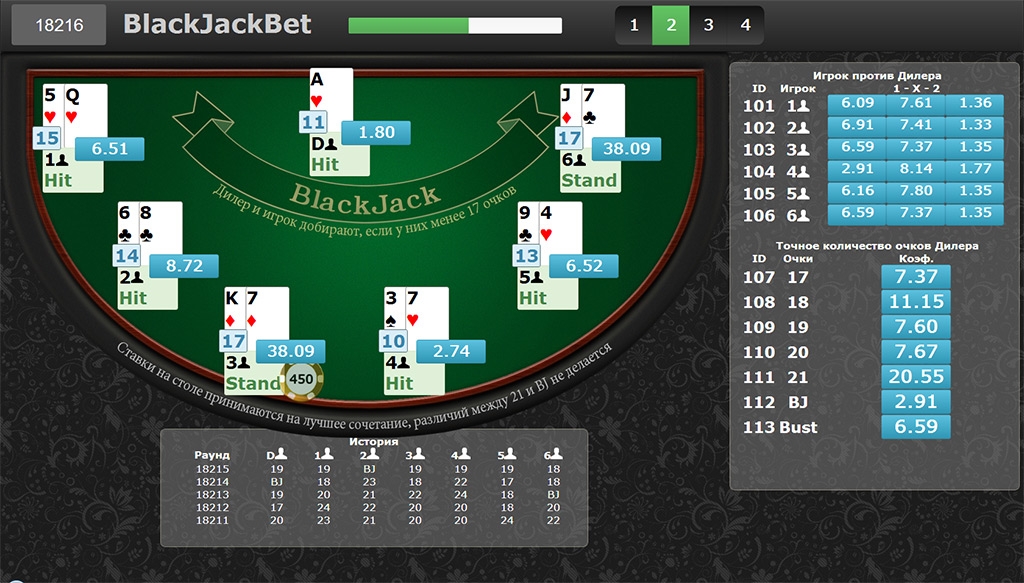Bet dealer scores exactly 17 at 7.37

click(916, 276)
